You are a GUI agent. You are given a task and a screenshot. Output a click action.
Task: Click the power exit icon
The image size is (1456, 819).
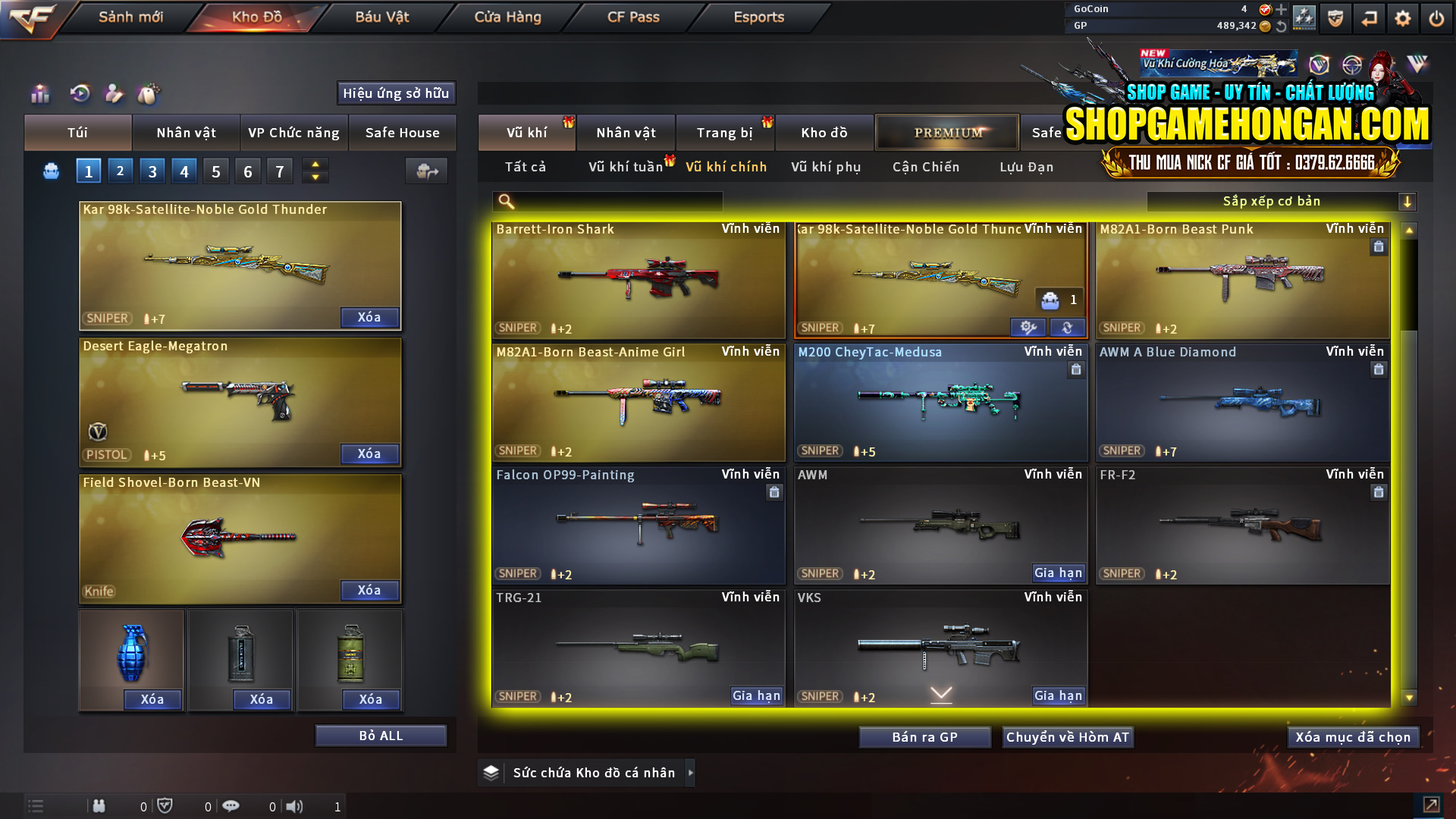click(x=1436, y=18)
